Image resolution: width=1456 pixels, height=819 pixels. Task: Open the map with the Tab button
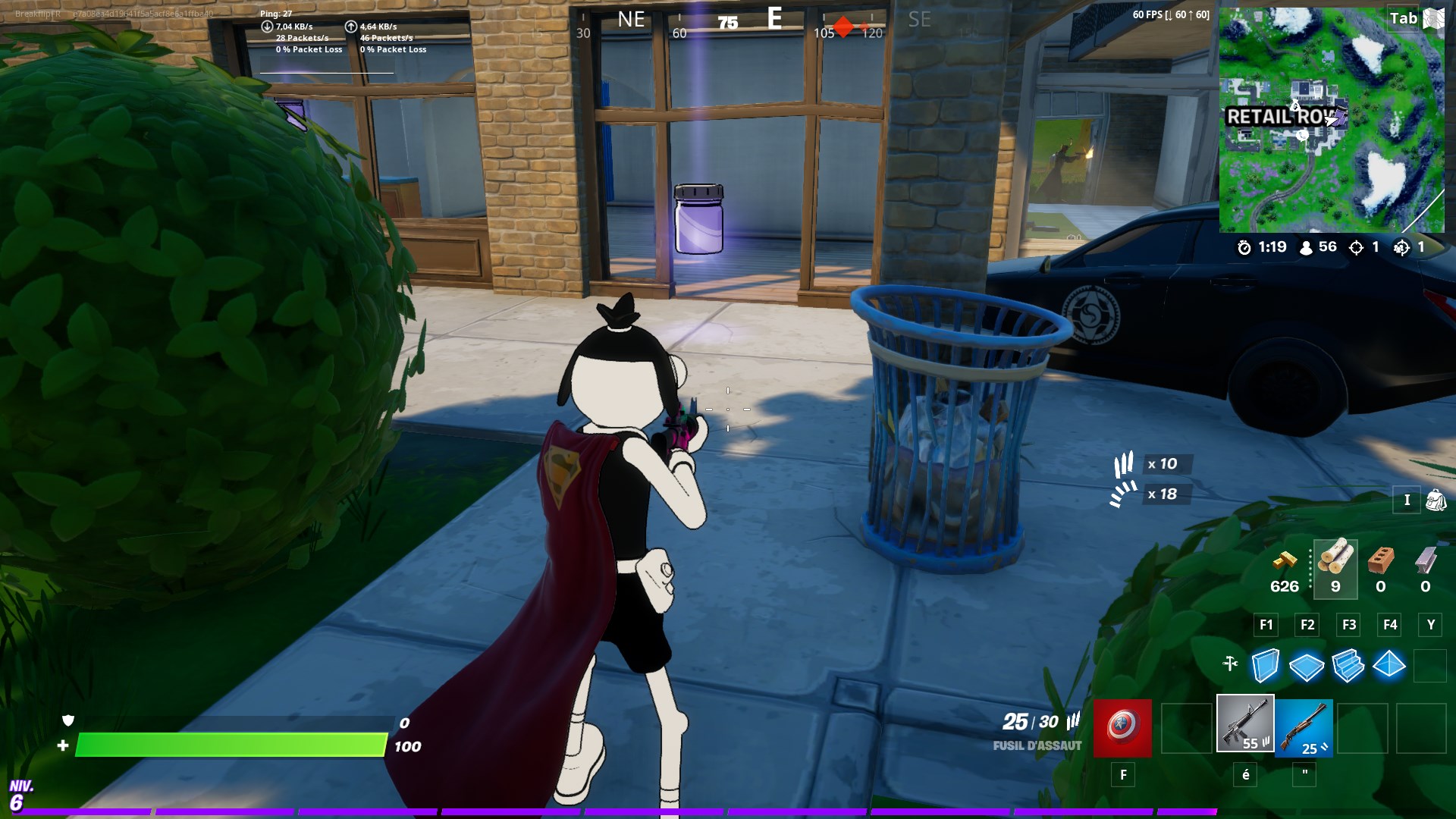[1403, 18]
